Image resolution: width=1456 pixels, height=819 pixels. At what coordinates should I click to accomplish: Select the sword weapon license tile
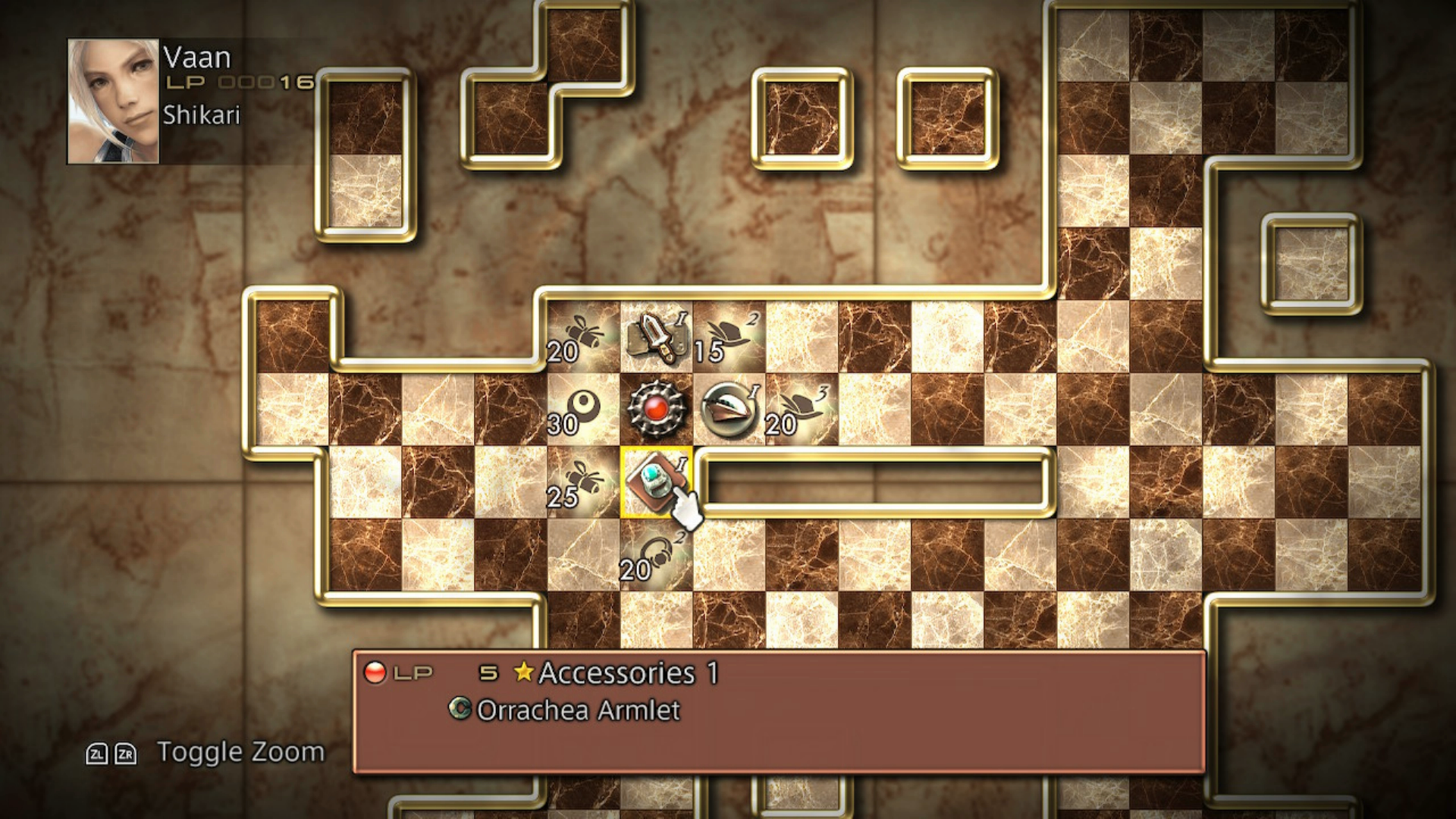pyautogui.click(x=656, y=337)
